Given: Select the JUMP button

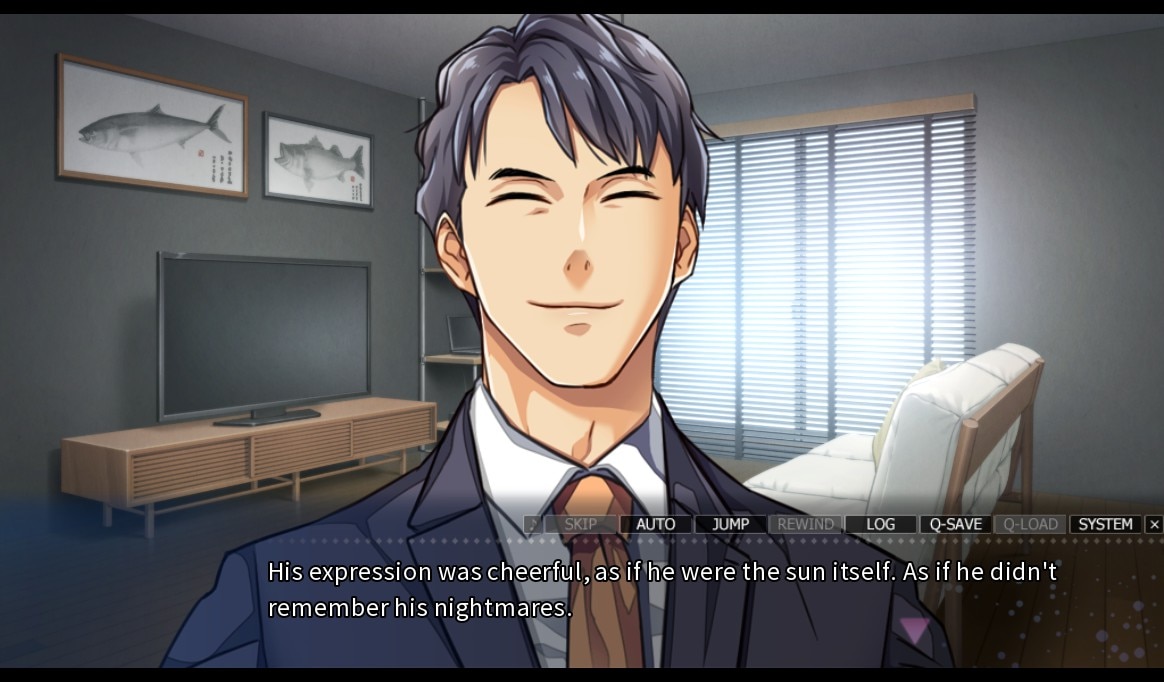Looking at the screenshot, I should click(x=730, y=524).
